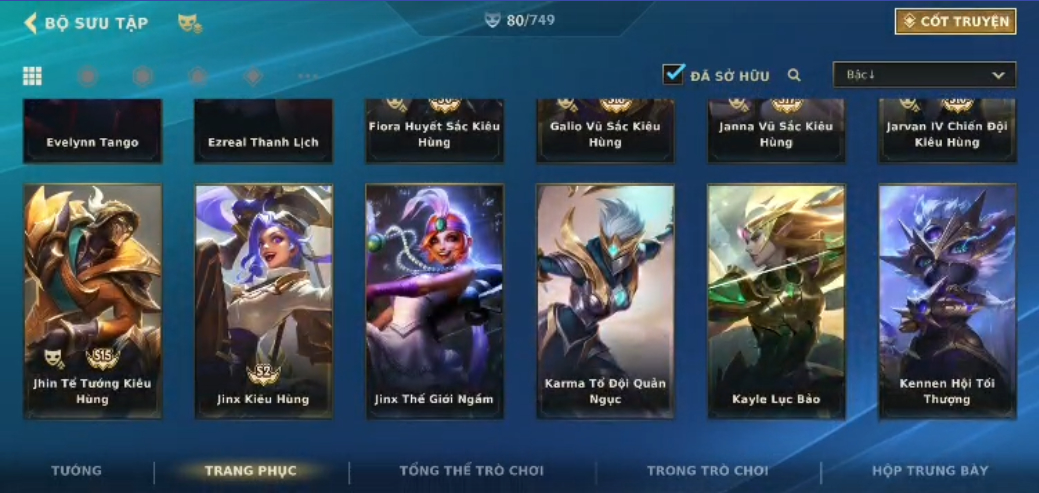Viewport: 1039px width, 493px height.
Task: Open the Fiora Huyết Sắc Kiêu Hùng skin
Action: tap(434, 131)
